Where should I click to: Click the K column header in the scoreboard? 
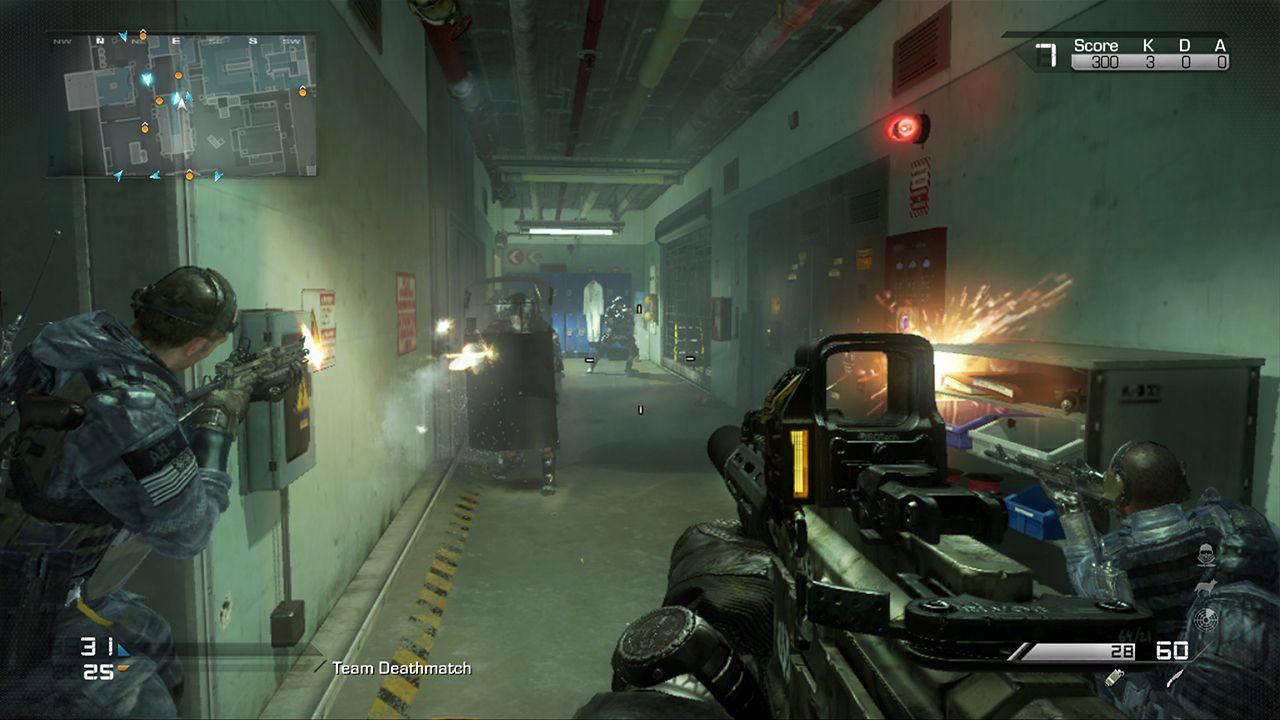(x=1146, y=43)
